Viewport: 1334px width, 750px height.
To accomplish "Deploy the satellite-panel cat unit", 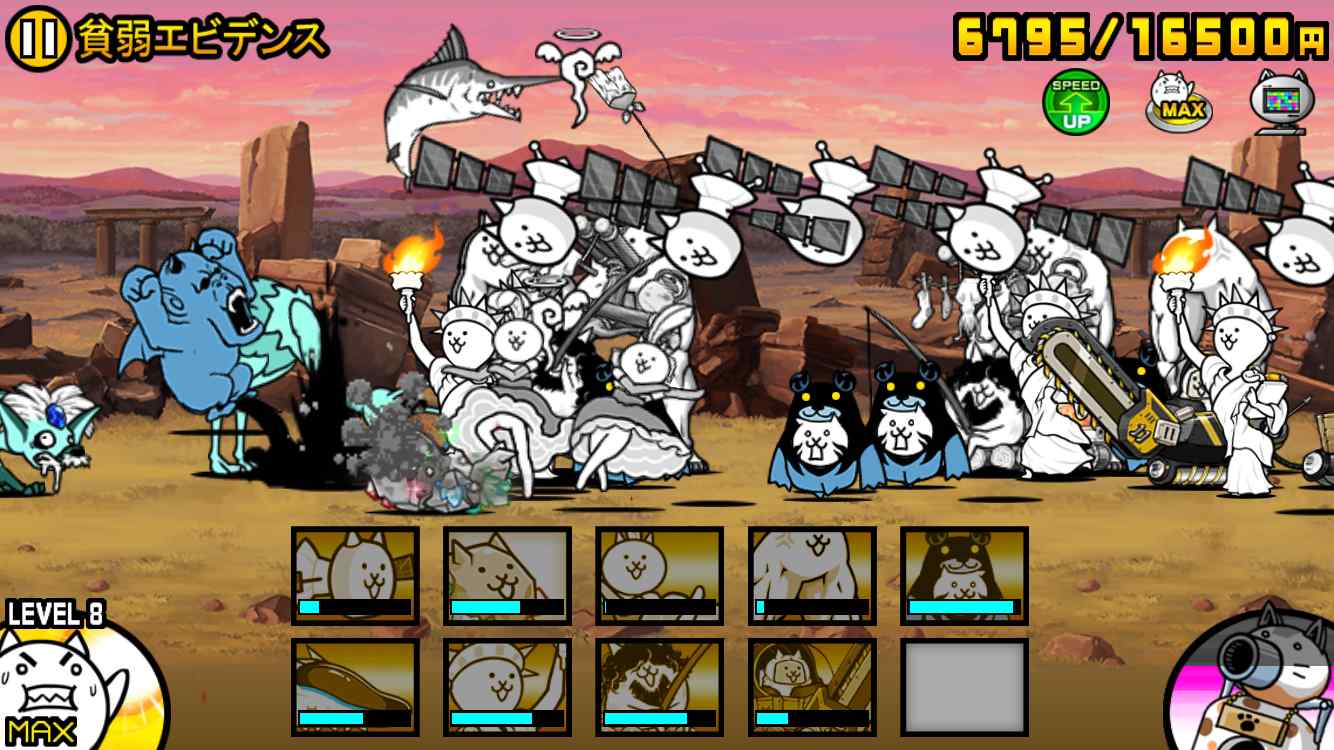I will [x=355, y=575].
